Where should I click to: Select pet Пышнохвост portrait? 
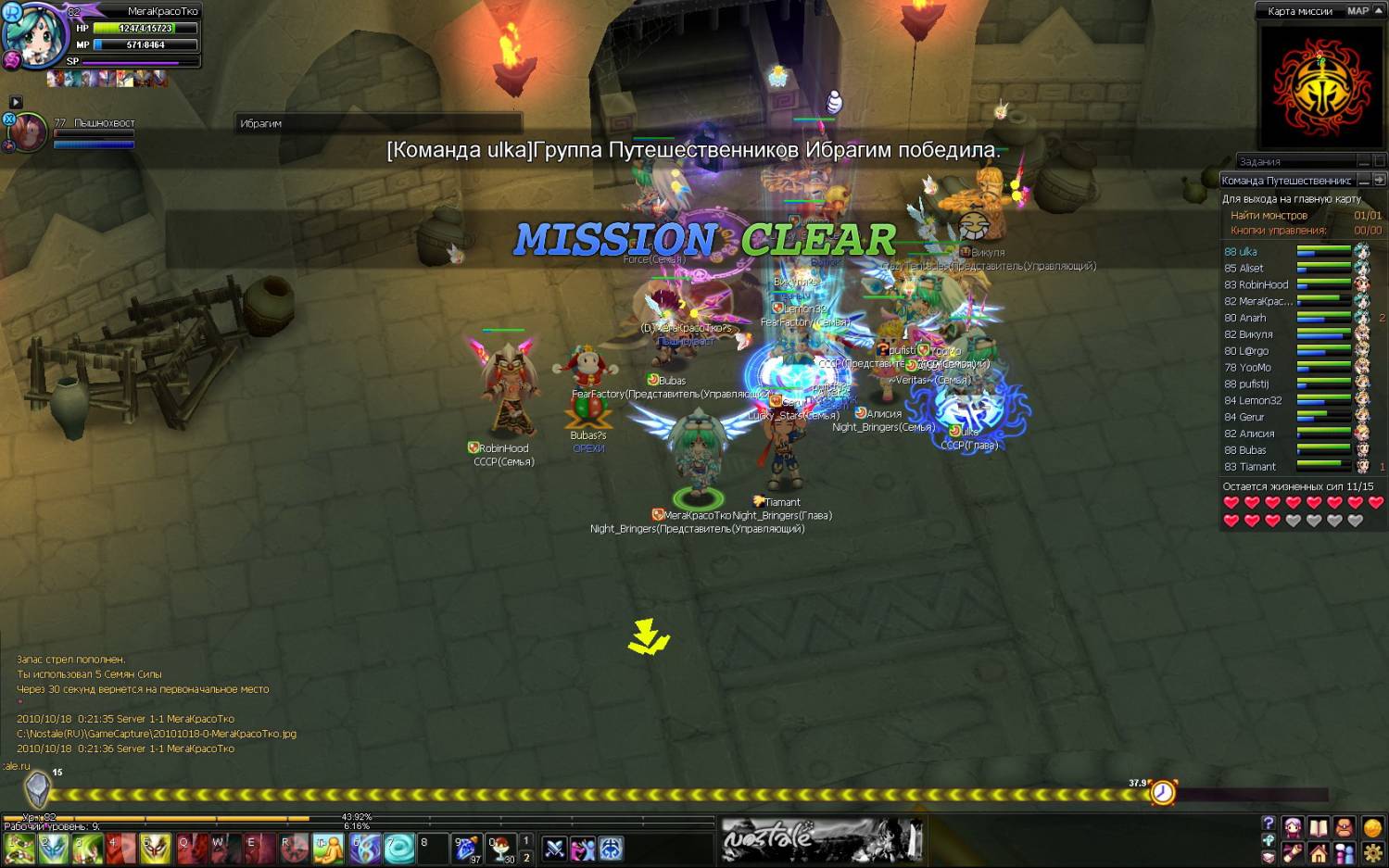click(28, 132)
